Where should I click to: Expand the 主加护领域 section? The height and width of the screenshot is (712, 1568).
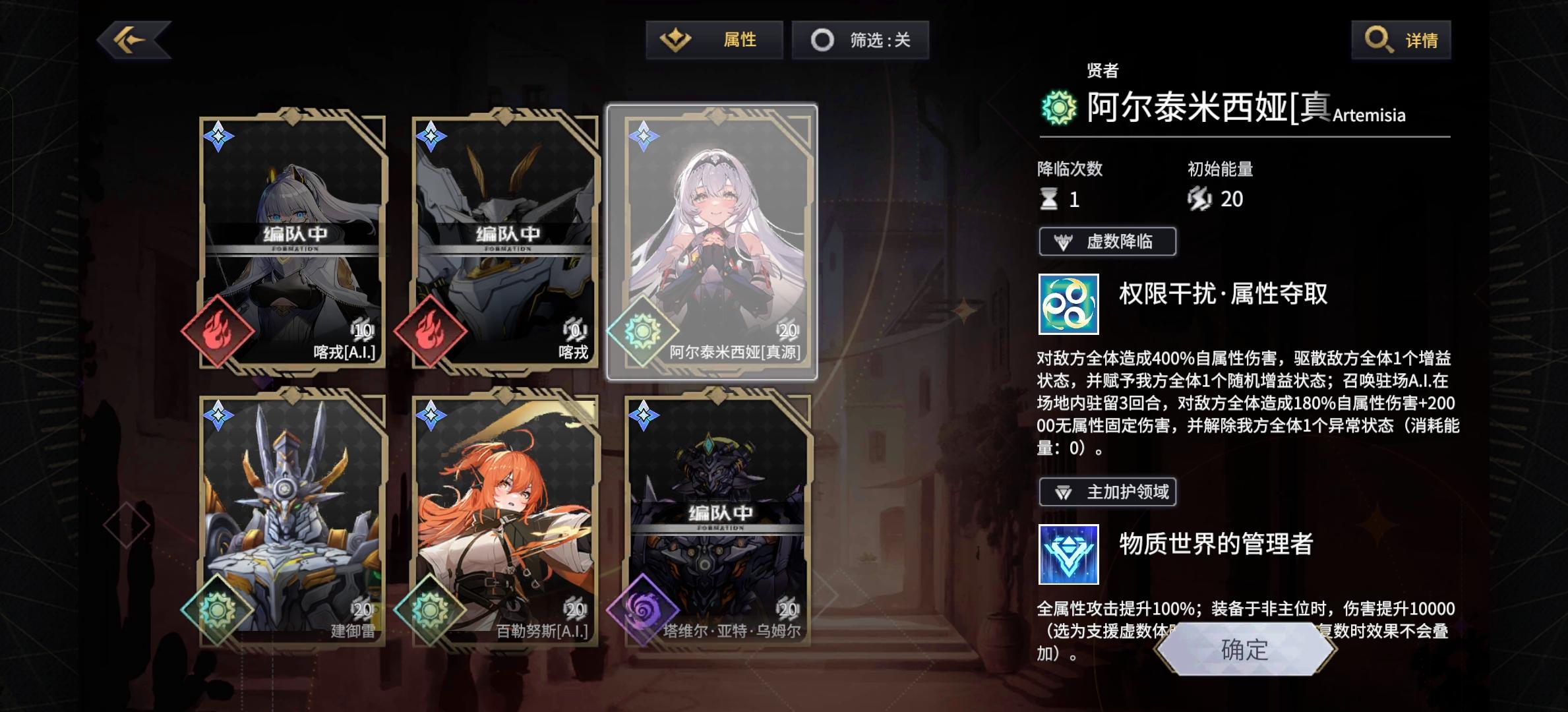click(x=1108, y=491)
